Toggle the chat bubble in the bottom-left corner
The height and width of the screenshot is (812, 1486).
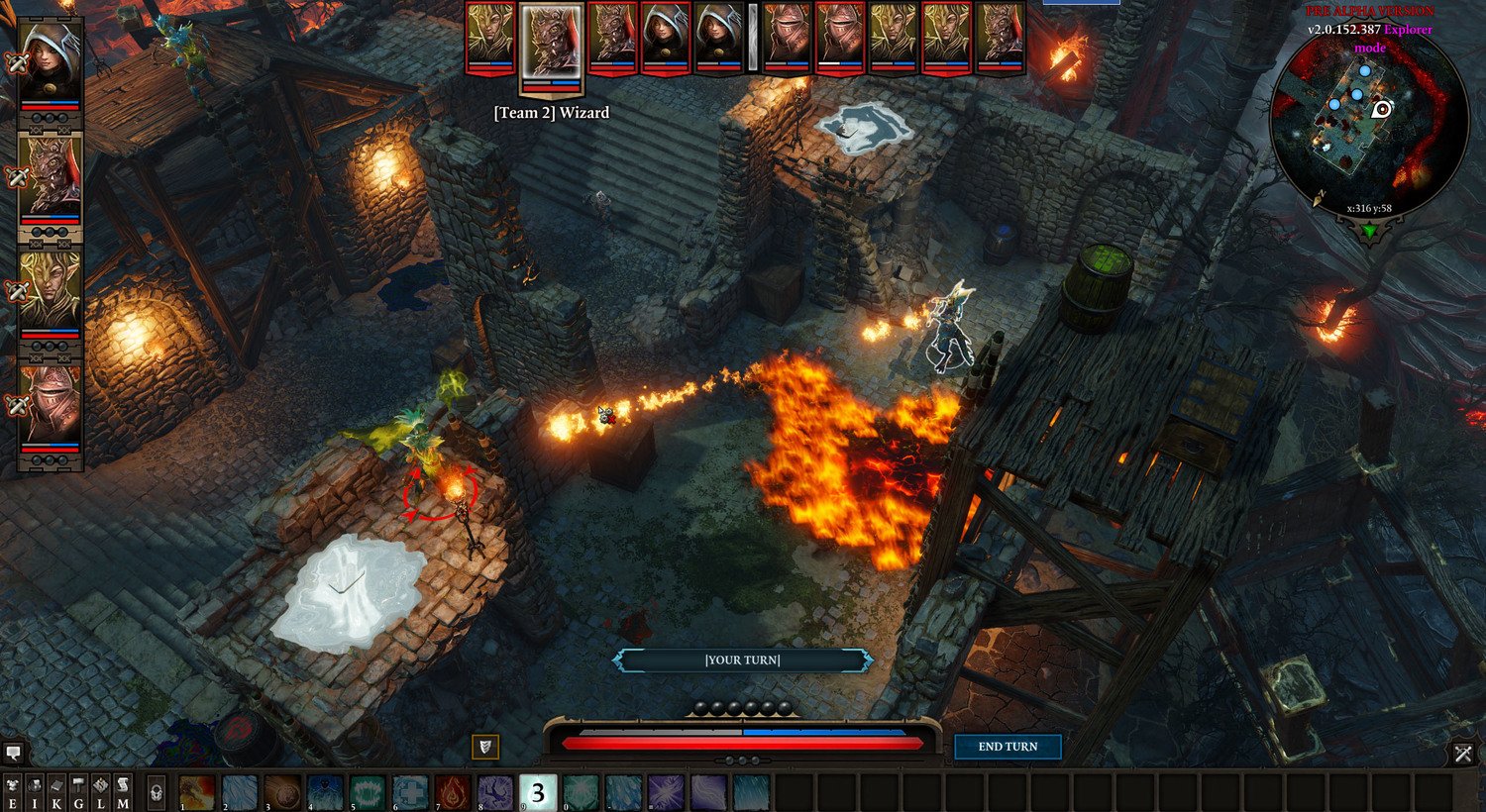click(x=13, y=753)
